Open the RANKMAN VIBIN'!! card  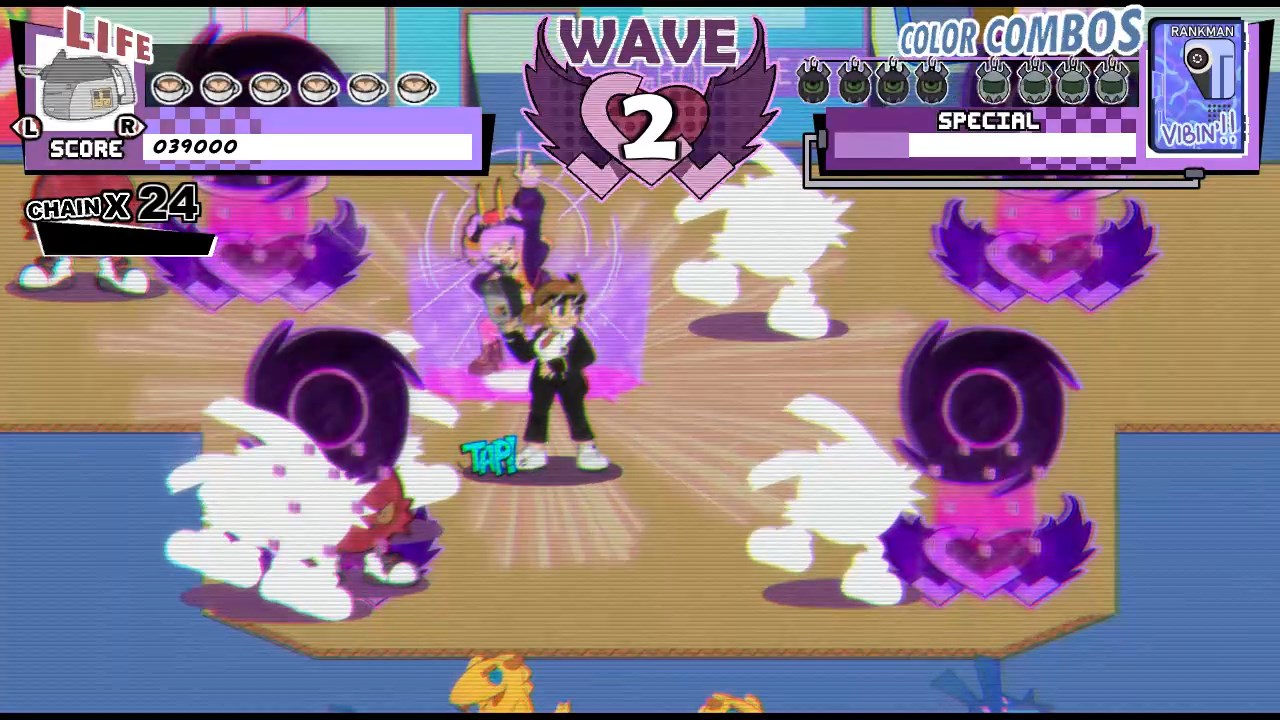1199,88
